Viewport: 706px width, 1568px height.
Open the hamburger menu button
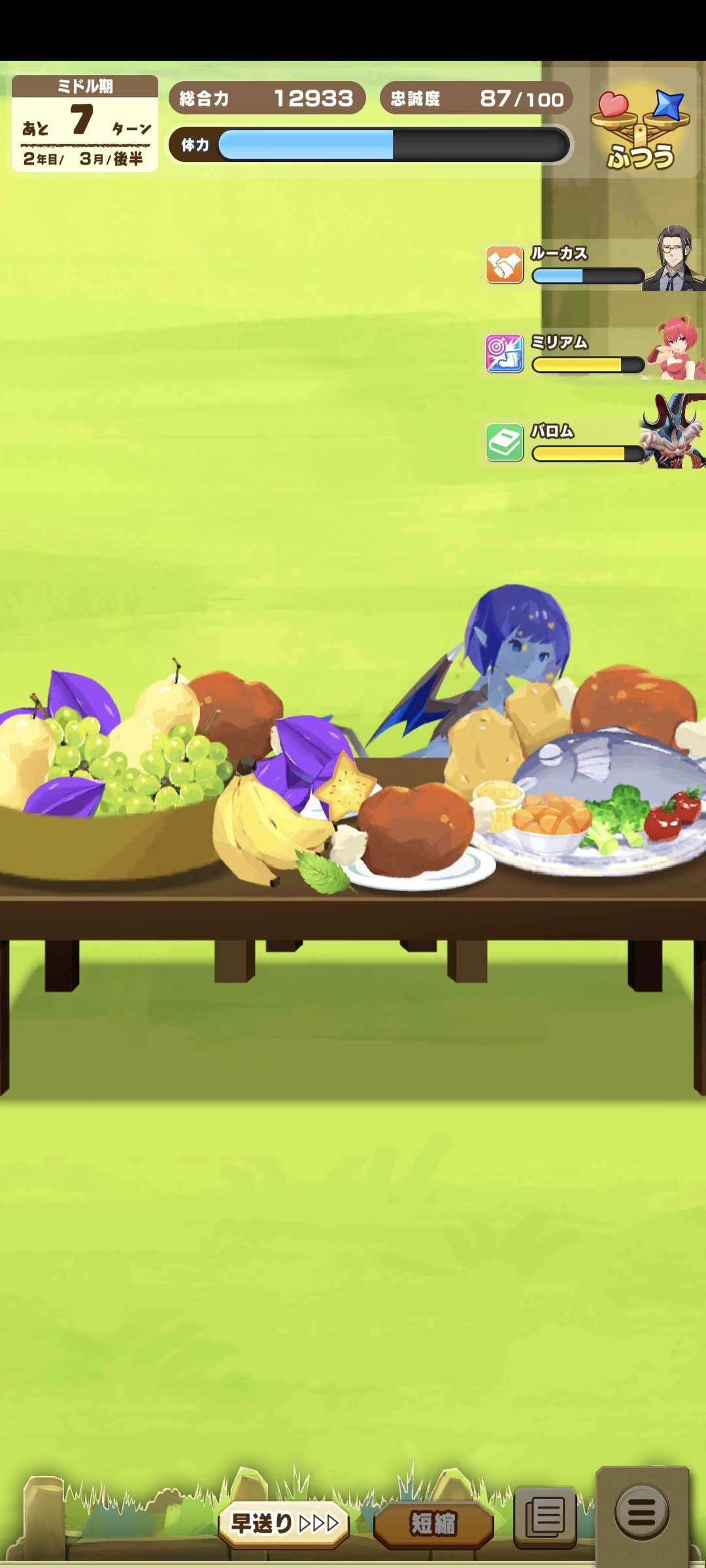click(x=642, y=1512)
